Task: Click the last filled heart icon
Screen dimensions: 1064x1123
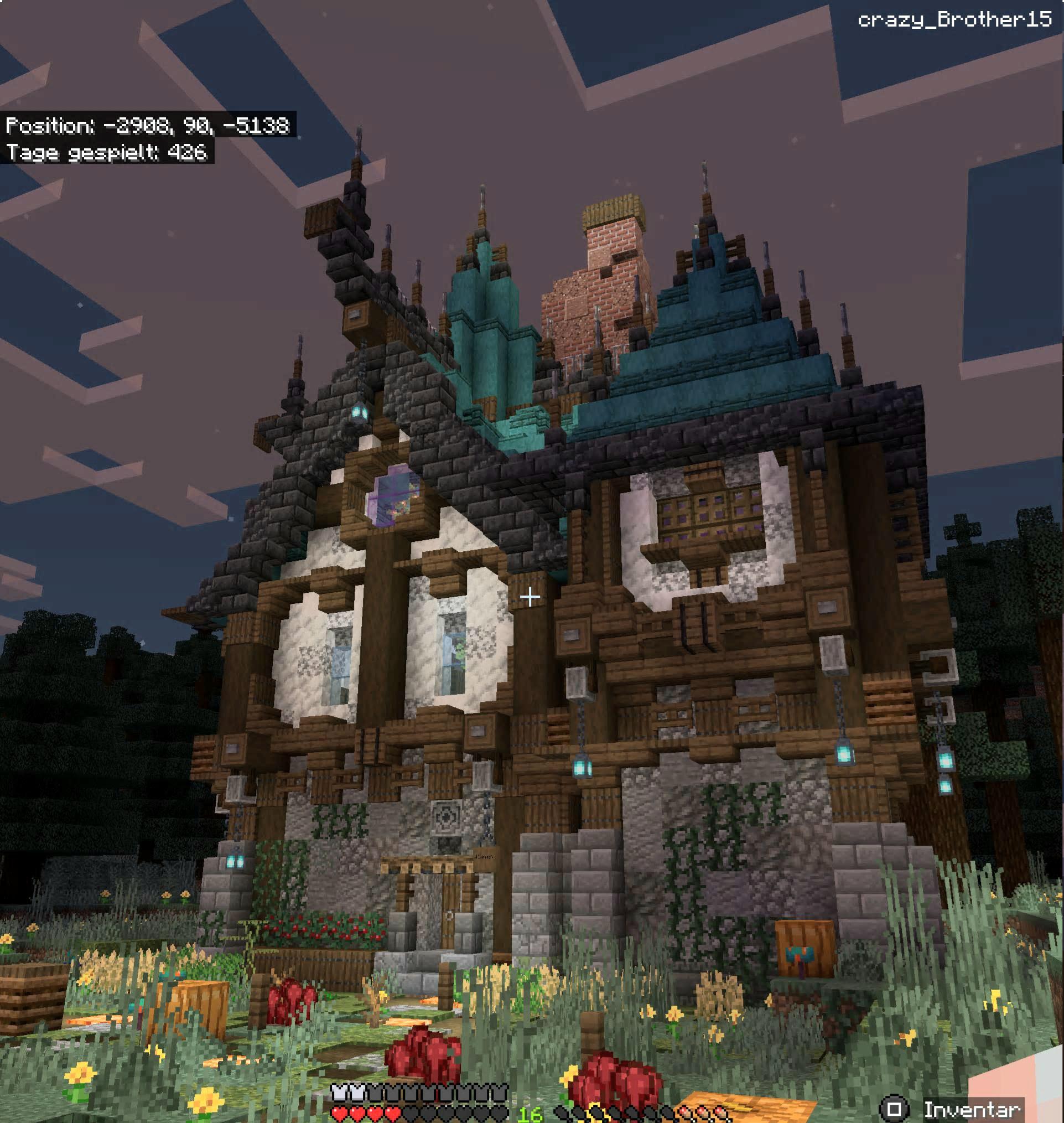Action: (x=392, y=1114)
